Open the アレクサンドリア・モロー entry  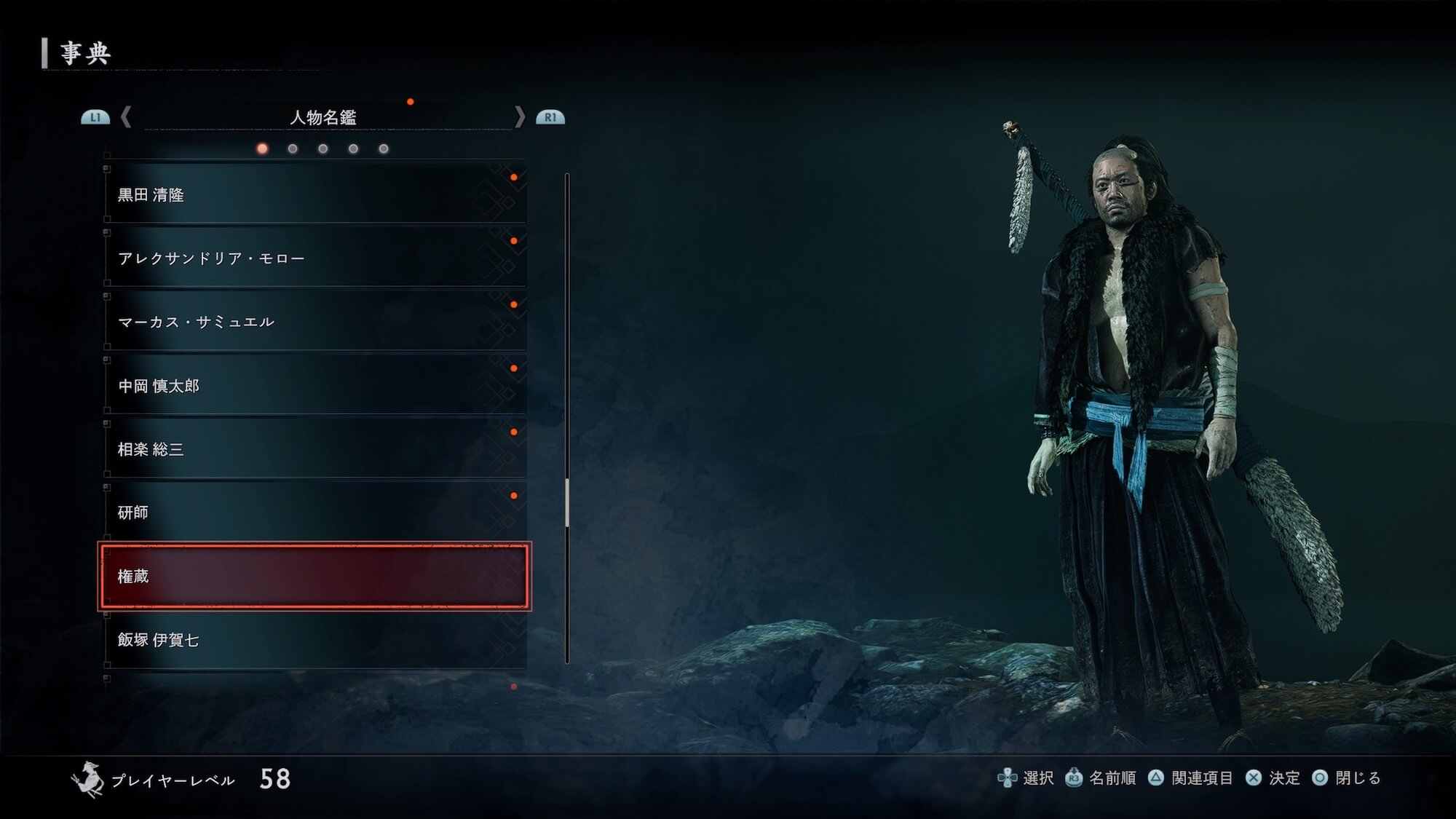314,258
